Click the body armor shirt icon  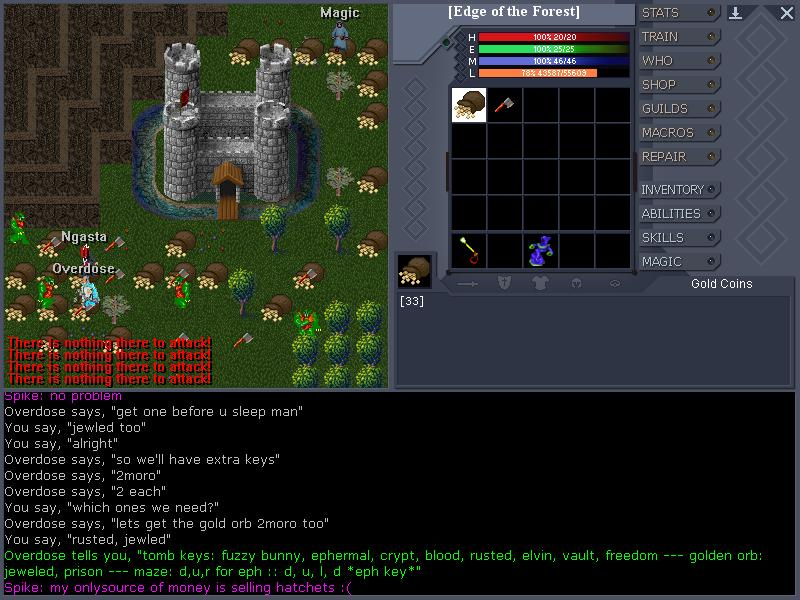click(541, 284)
